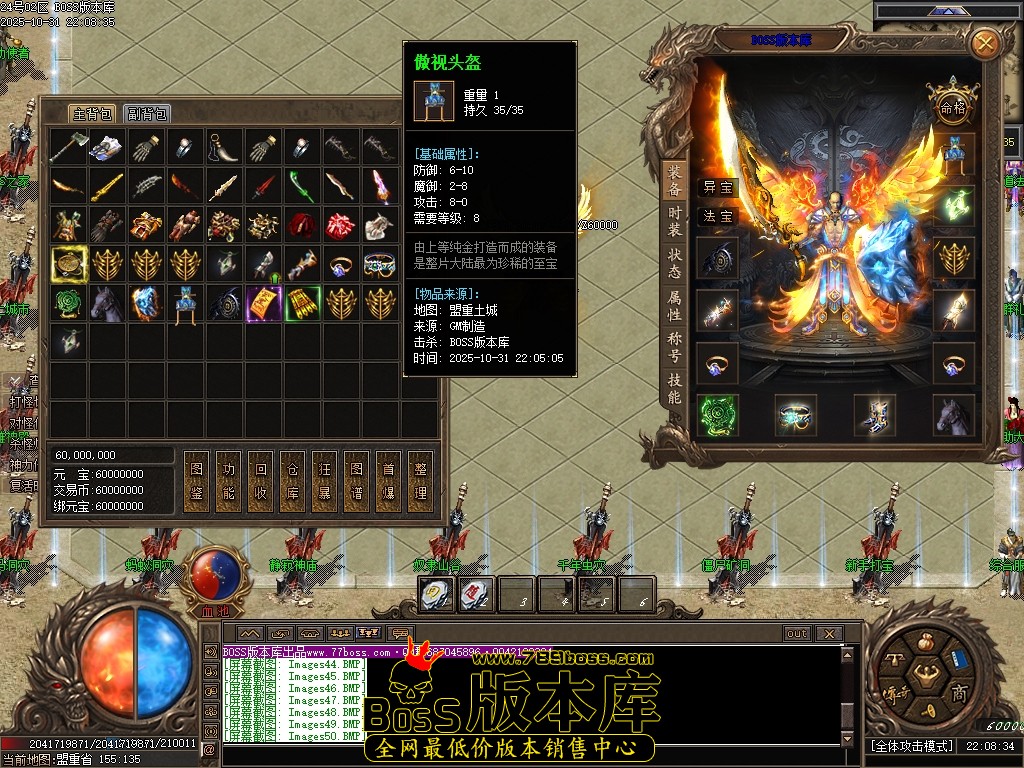Viewport: 1024px width, 768px height.
Task: Switch to the 属性 attributes tab
Action: click(x=675, y=306)
